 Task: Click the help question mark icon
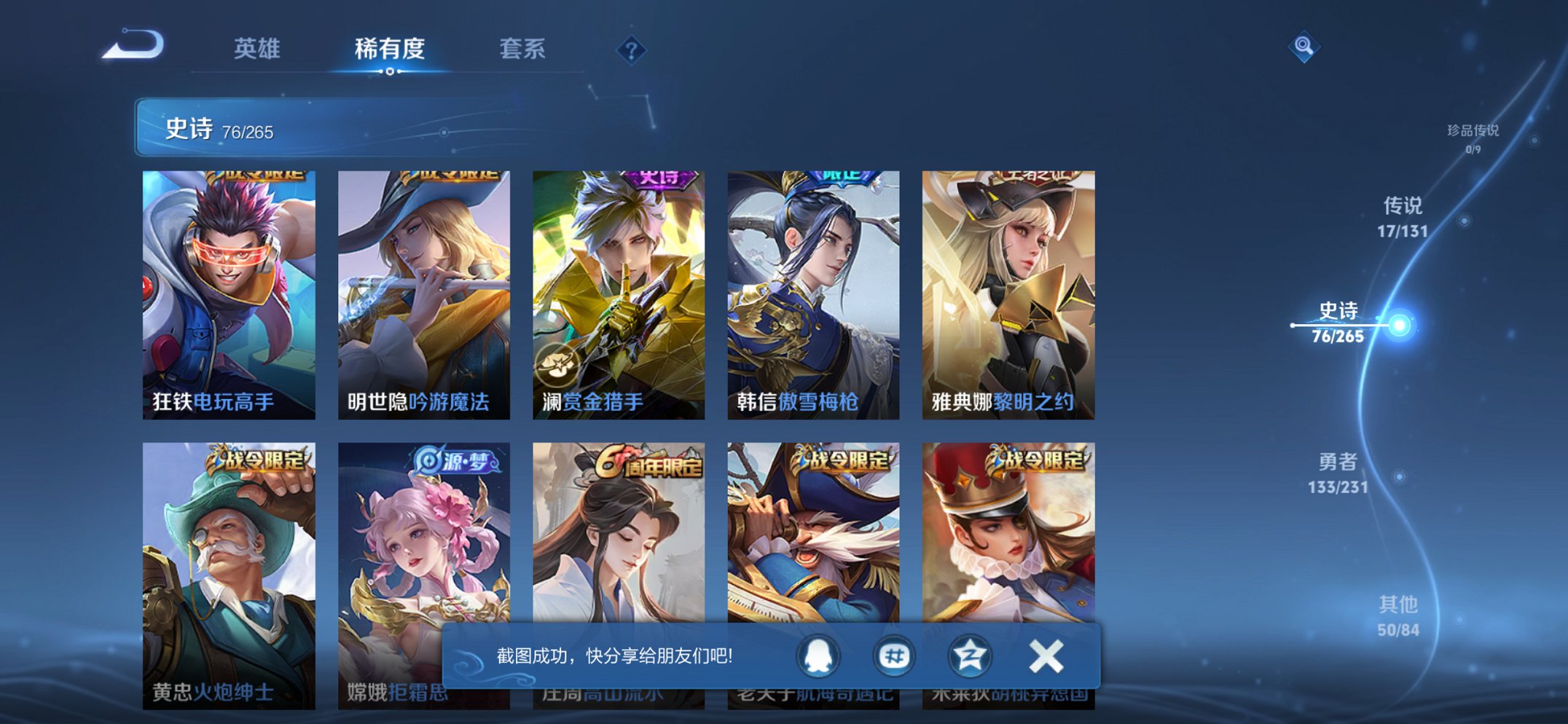point(632,50)
